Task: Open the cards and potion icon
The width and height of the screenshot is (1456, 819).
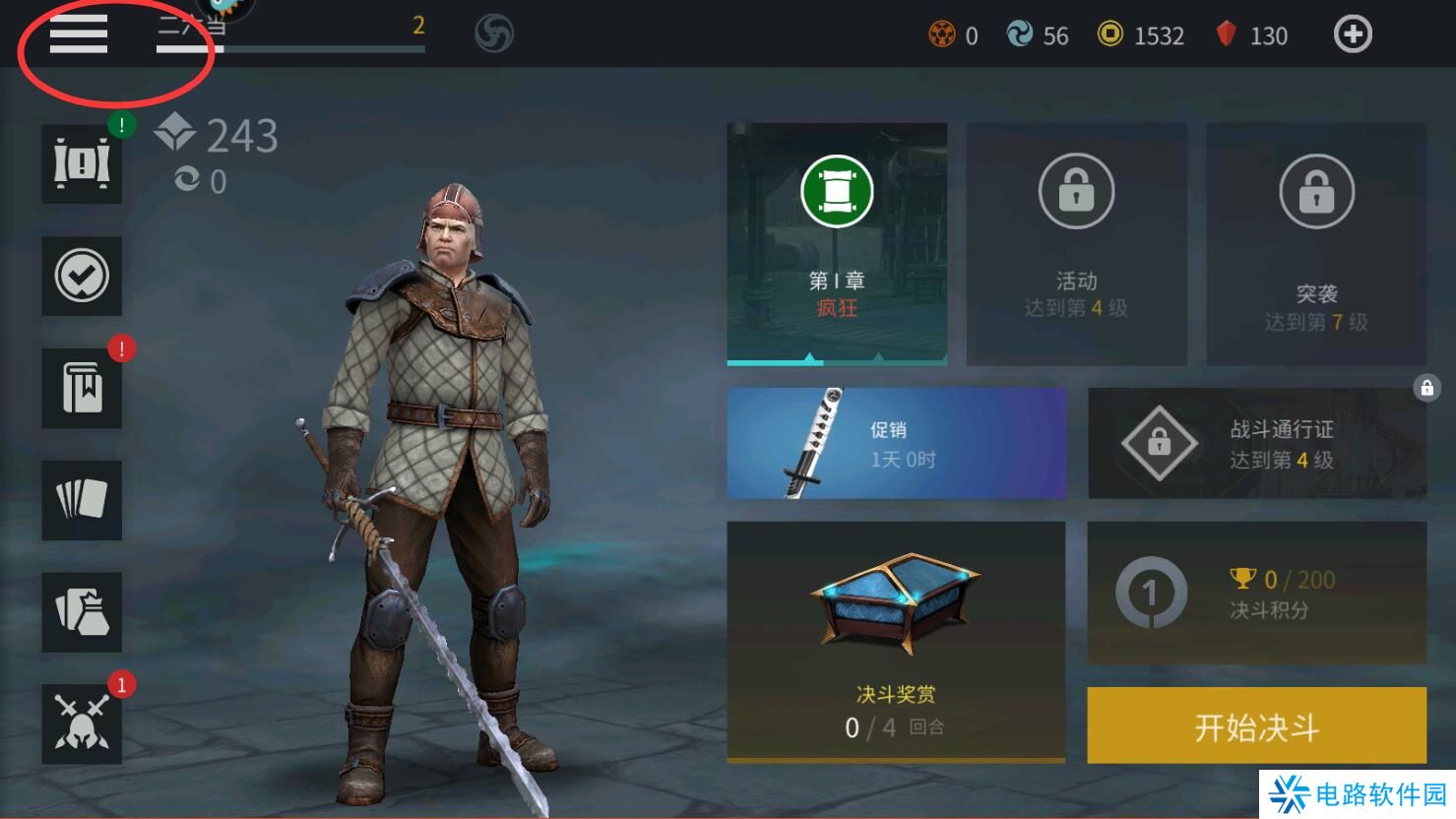Action: tap(82, 611)
